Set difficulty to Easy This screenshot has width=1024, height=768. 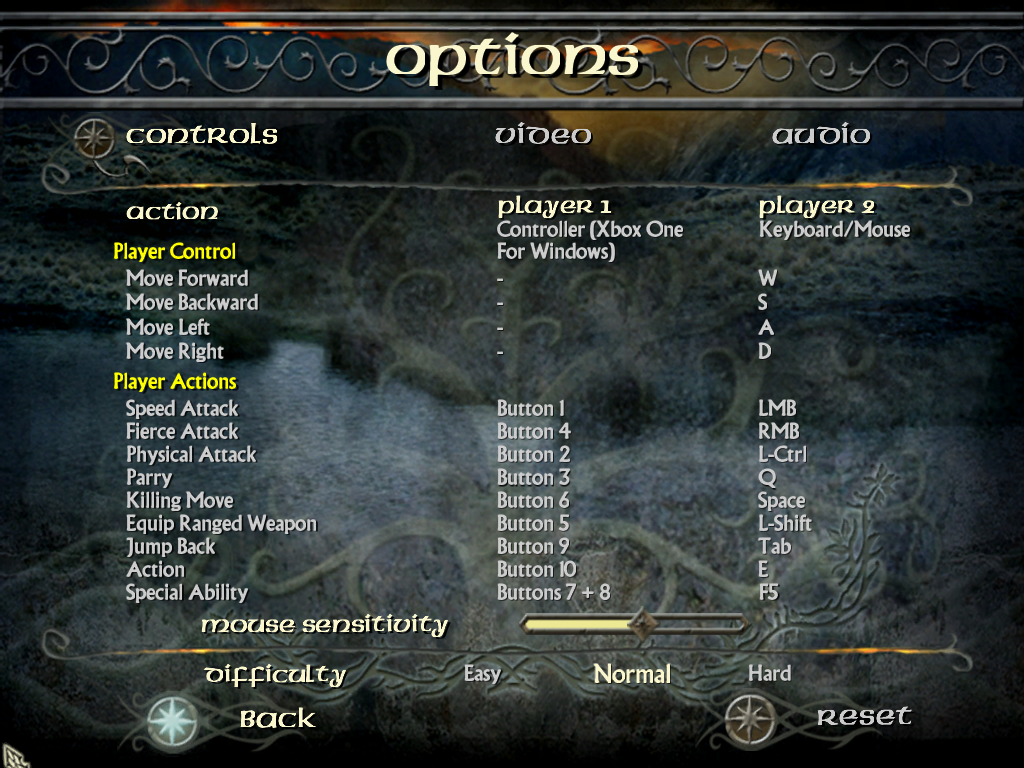coord(482,674)
